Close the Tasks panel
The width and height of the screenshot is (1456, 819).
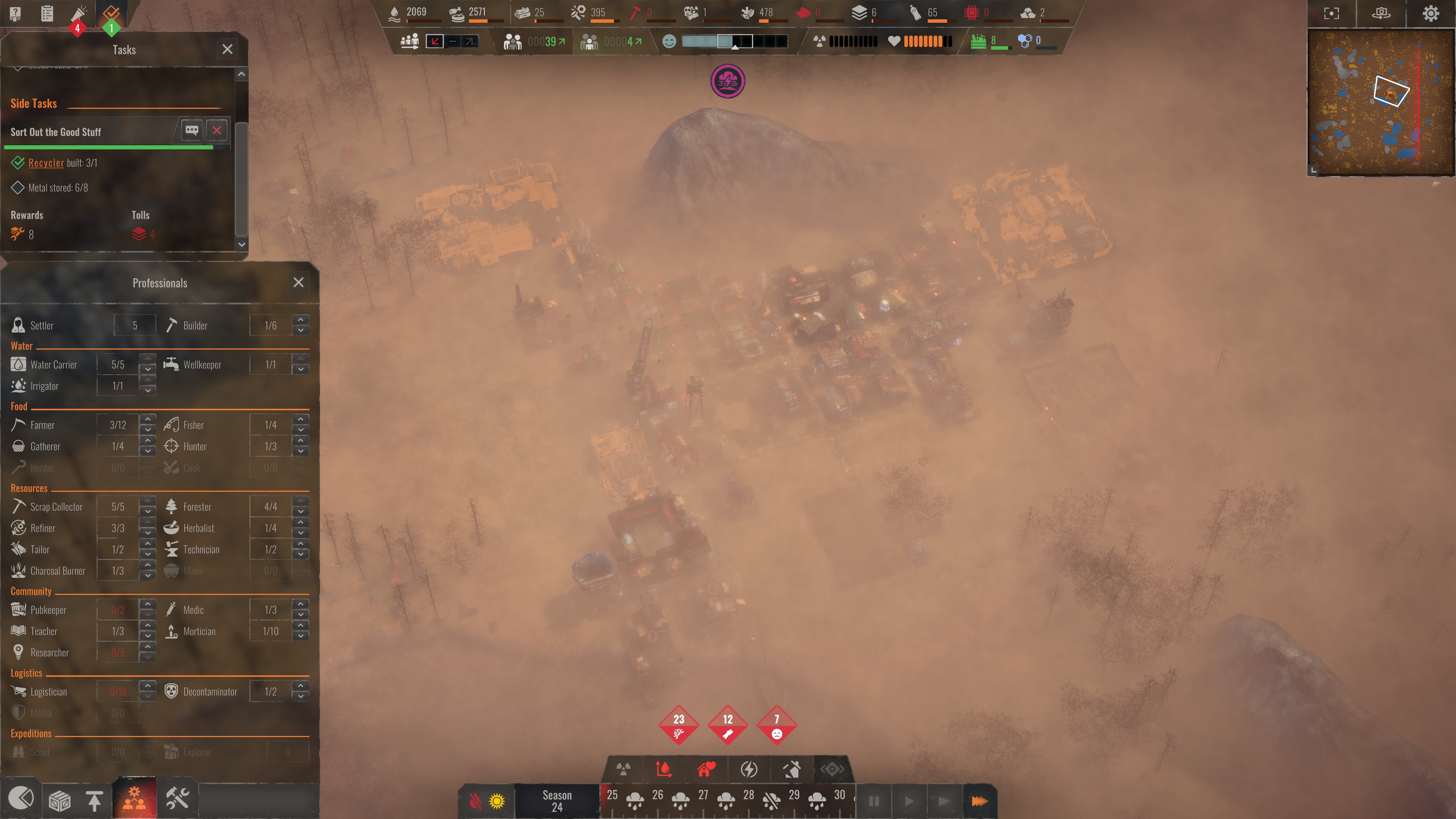coord(227,49)
